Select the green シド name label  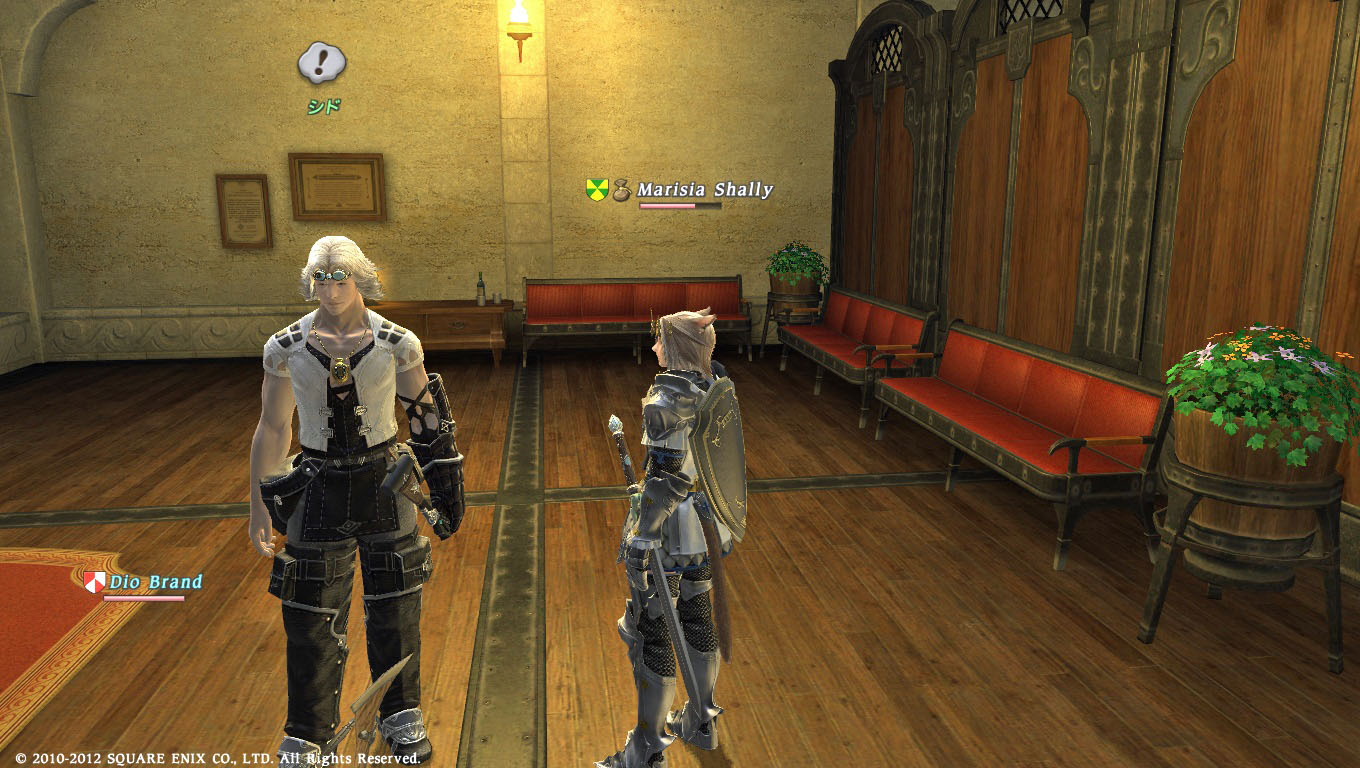[x=323, y=107]
